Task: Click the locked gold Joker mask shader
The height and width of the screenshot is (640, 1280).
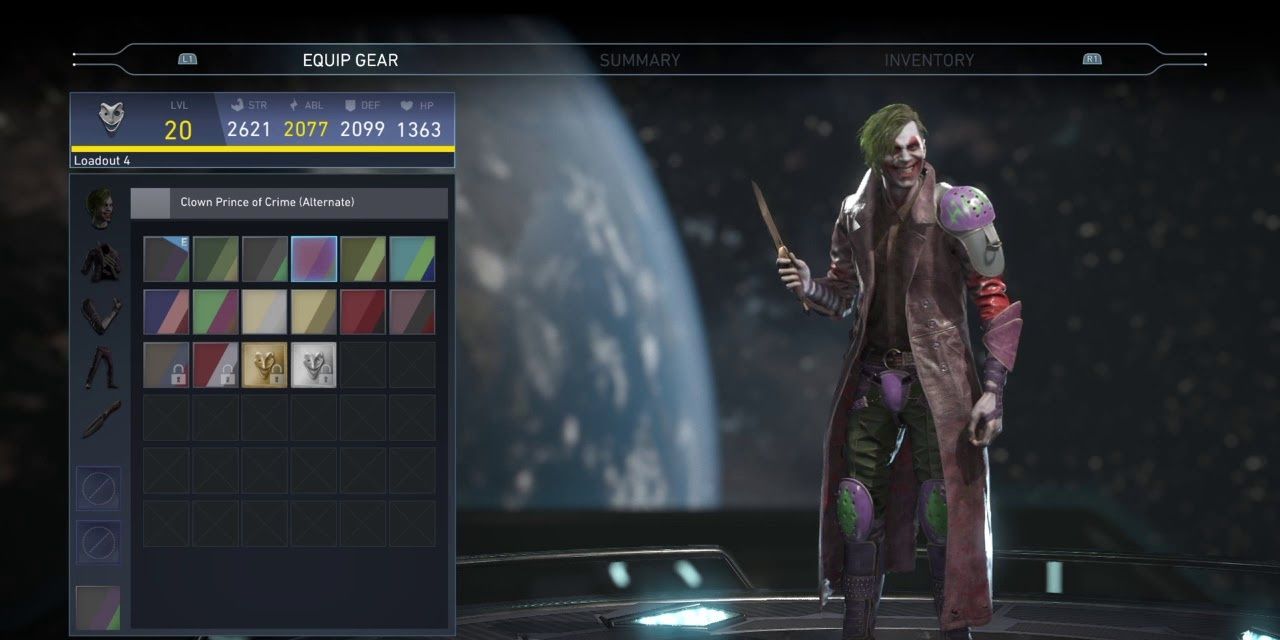Action: click(264, 365)
